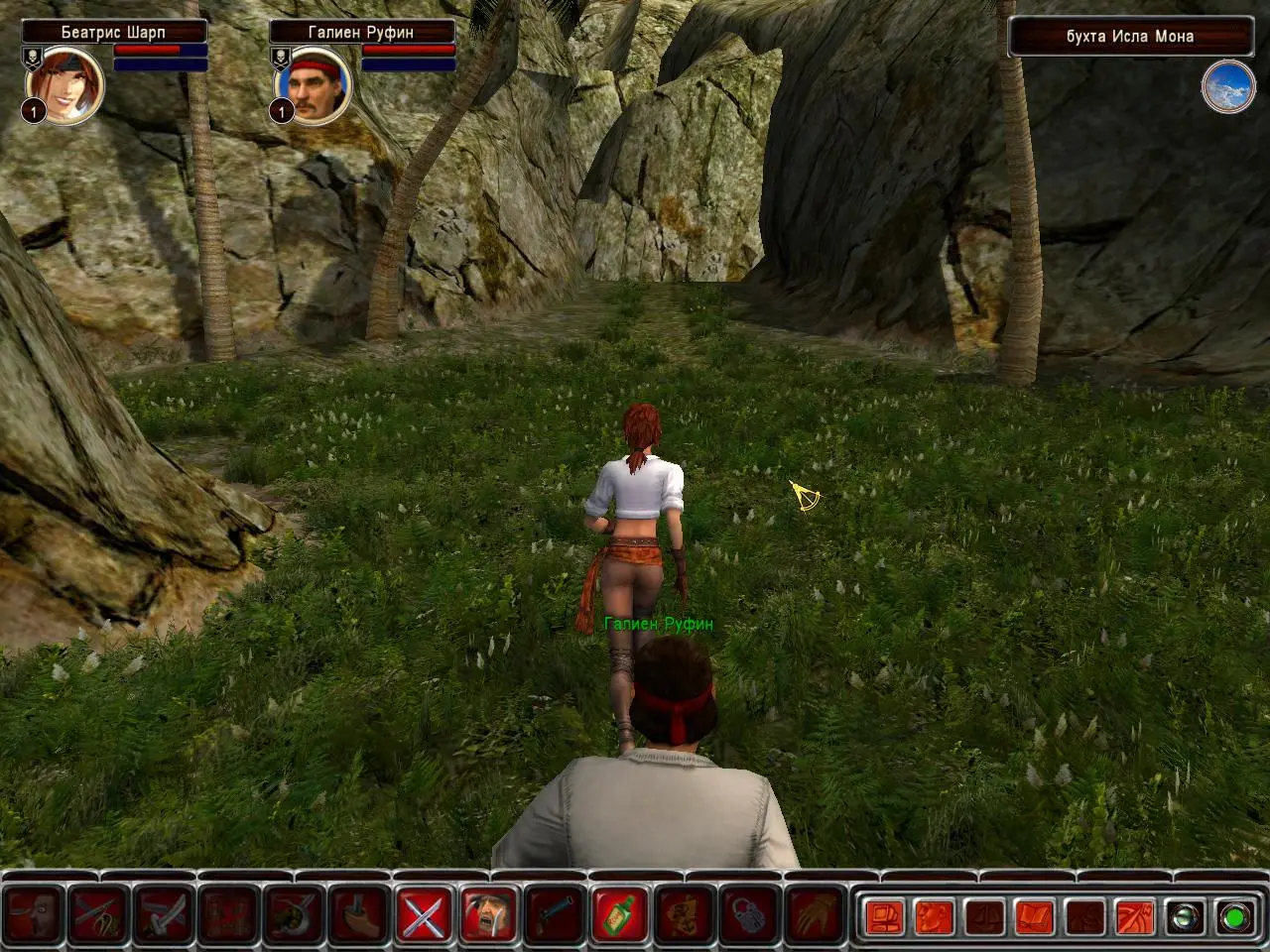Toggle the grey round indicator button
1270x952 pixels.
pos(1186,916)
